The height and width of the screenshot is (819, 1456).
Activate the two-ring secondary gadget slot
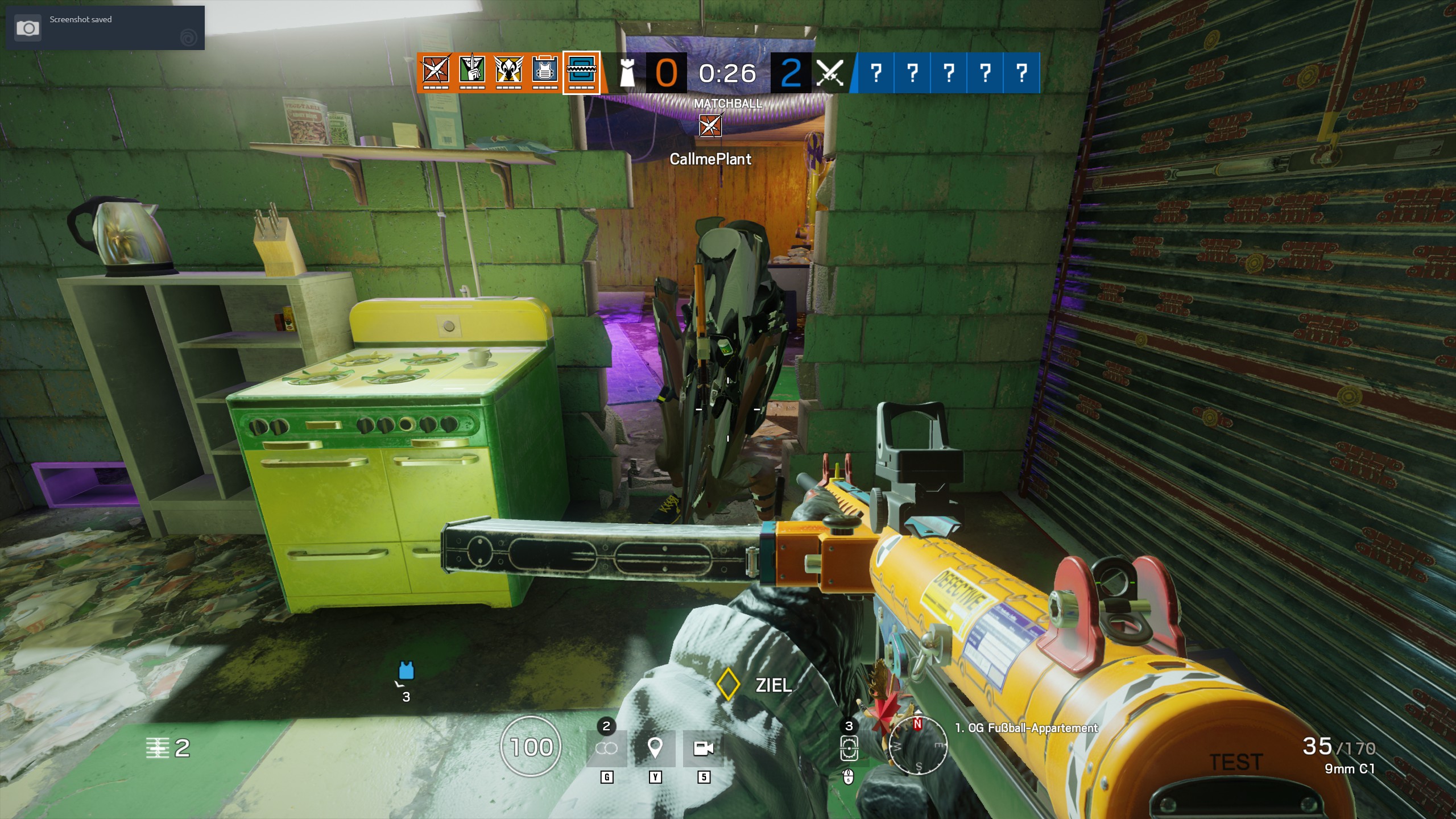tap(606, 748)
